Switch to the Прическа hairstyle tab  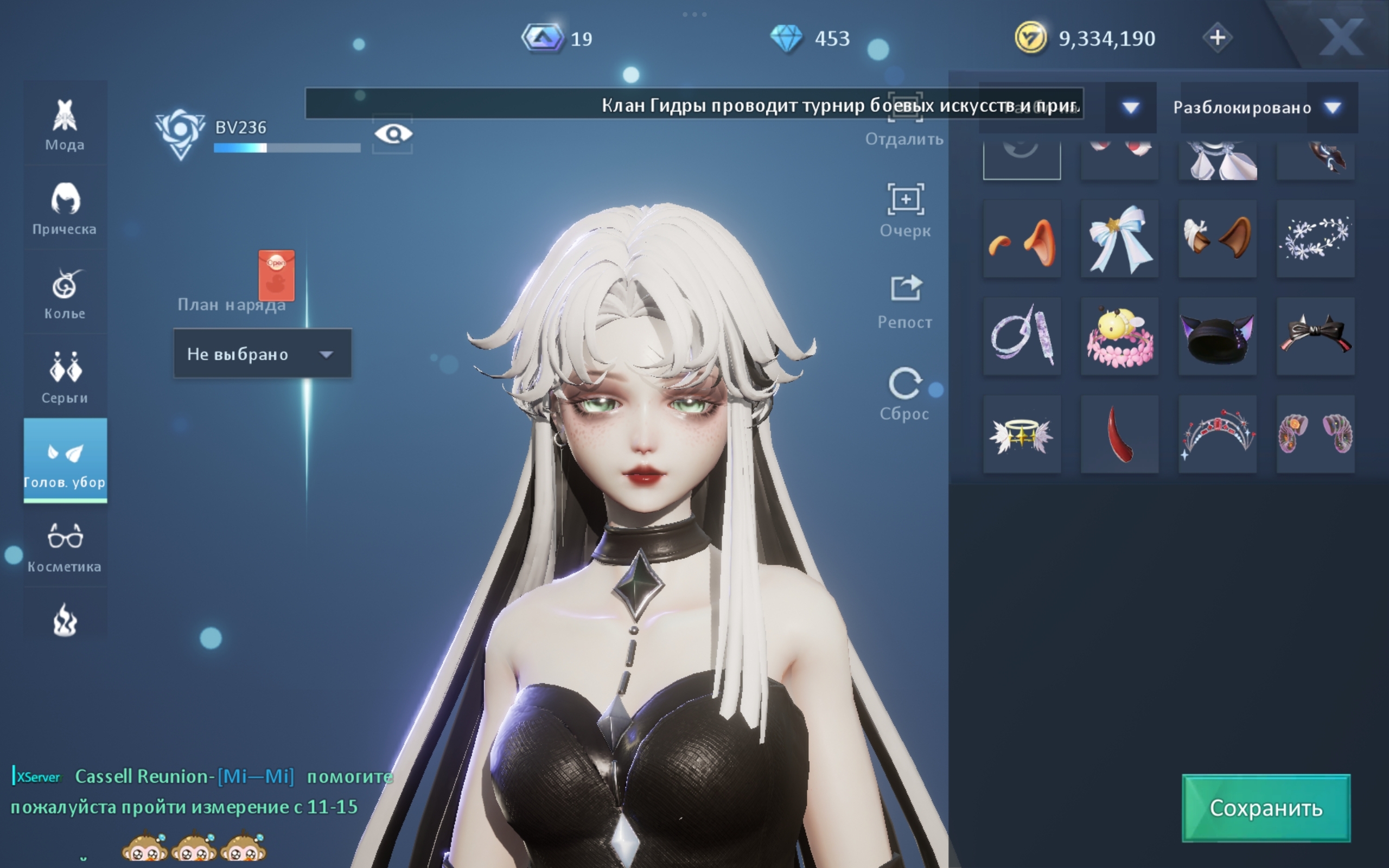click(65, 208)
